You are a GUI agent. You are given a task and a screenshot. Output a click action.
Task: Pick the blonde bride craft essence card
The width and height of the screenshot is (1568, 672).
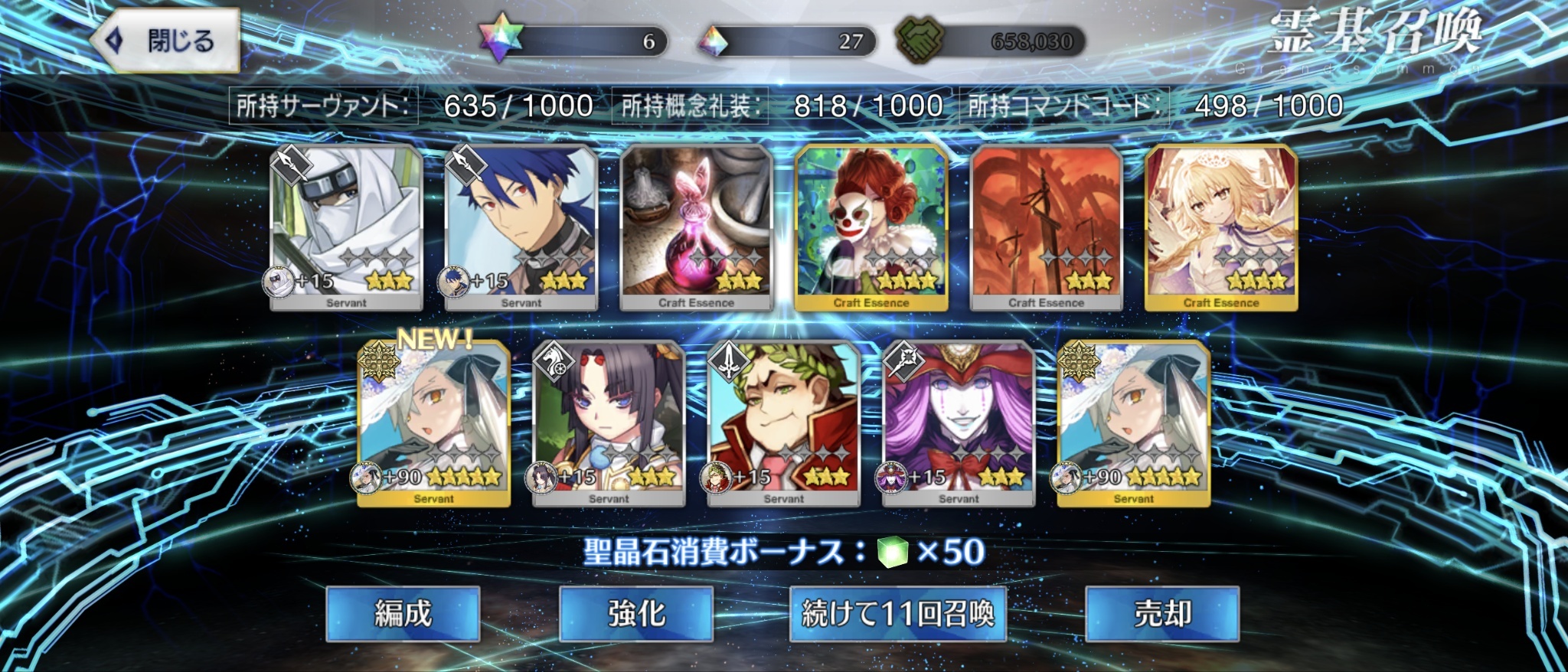pos(1221,227)
